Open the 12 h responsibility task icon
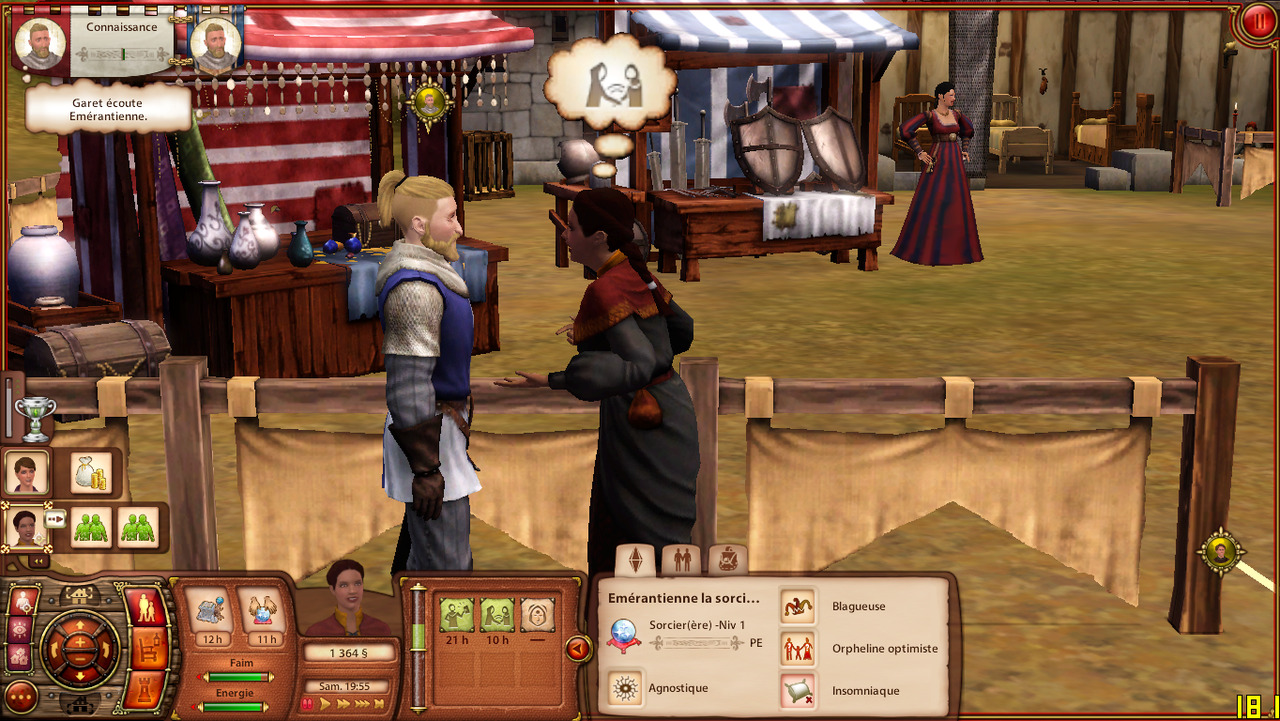 210,612
